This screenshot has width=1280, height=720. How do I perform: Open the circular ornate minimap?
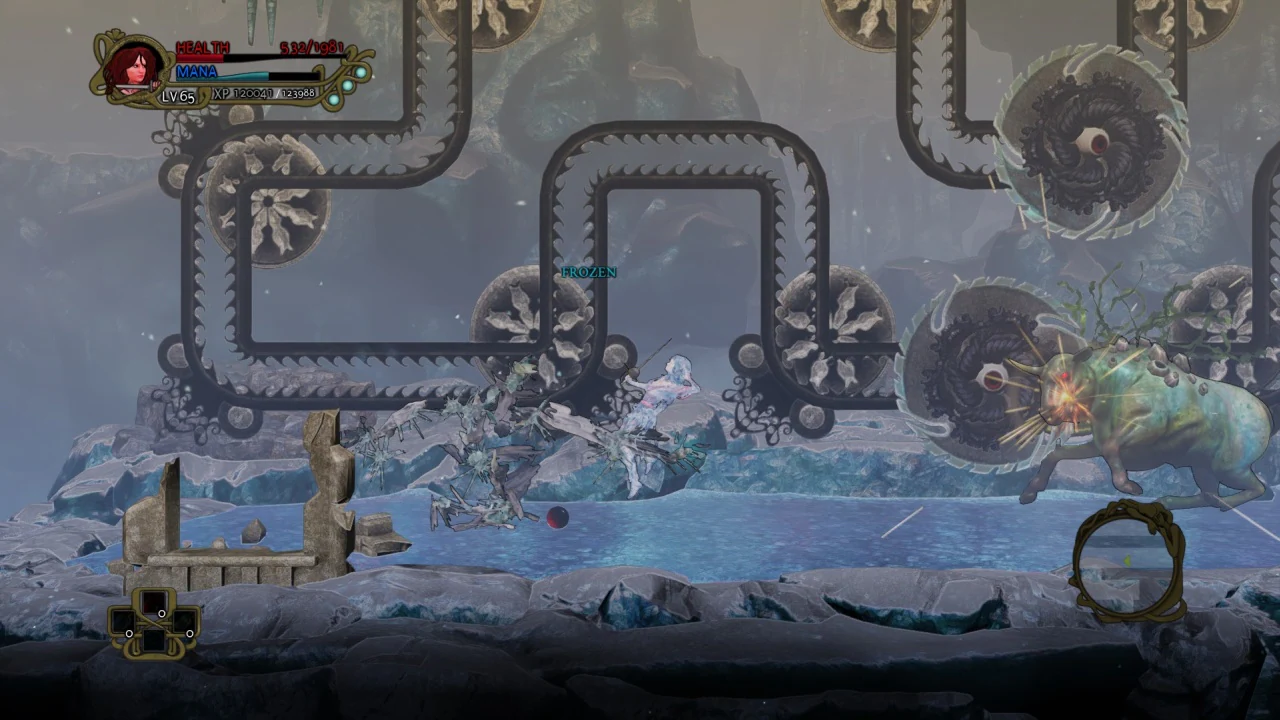tap(1130, 565)
